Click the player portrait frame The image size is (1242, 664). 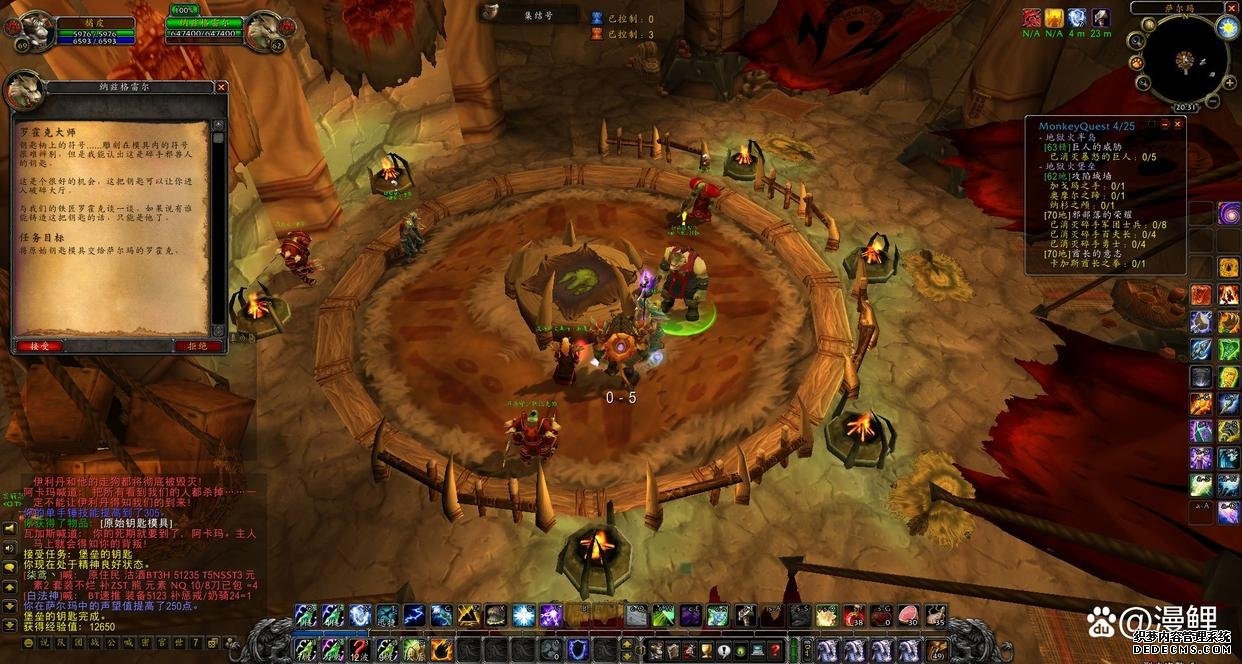click(37, 30)
